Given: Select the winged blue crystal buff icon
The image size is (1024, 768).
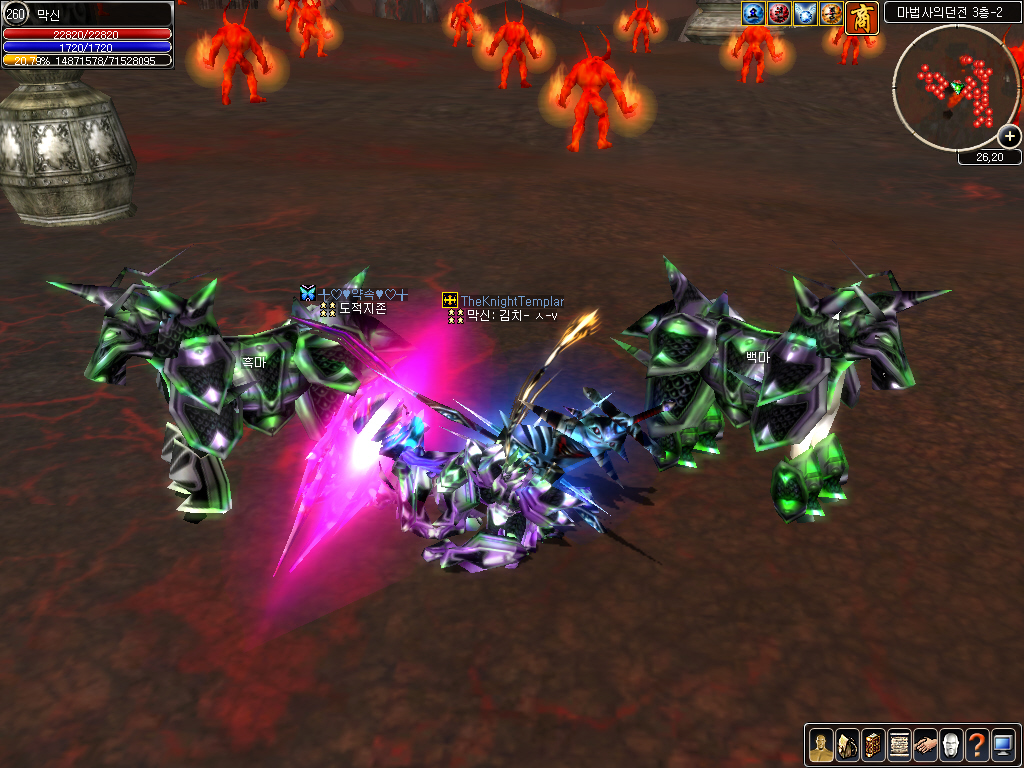Looking at the screenshot, I should [x=805, y=14].
